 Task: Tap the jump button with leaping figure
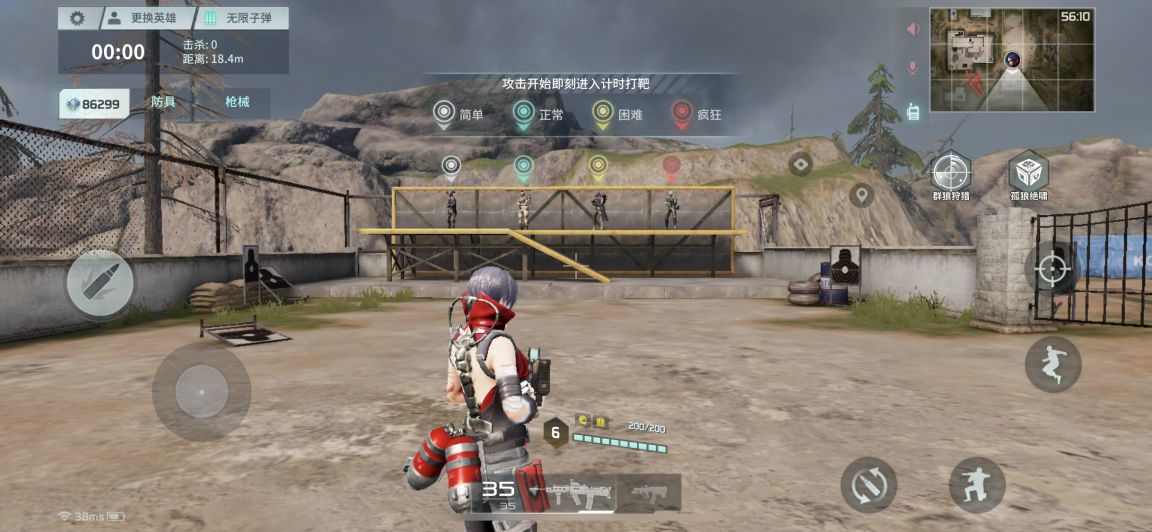click(1052, 364)
